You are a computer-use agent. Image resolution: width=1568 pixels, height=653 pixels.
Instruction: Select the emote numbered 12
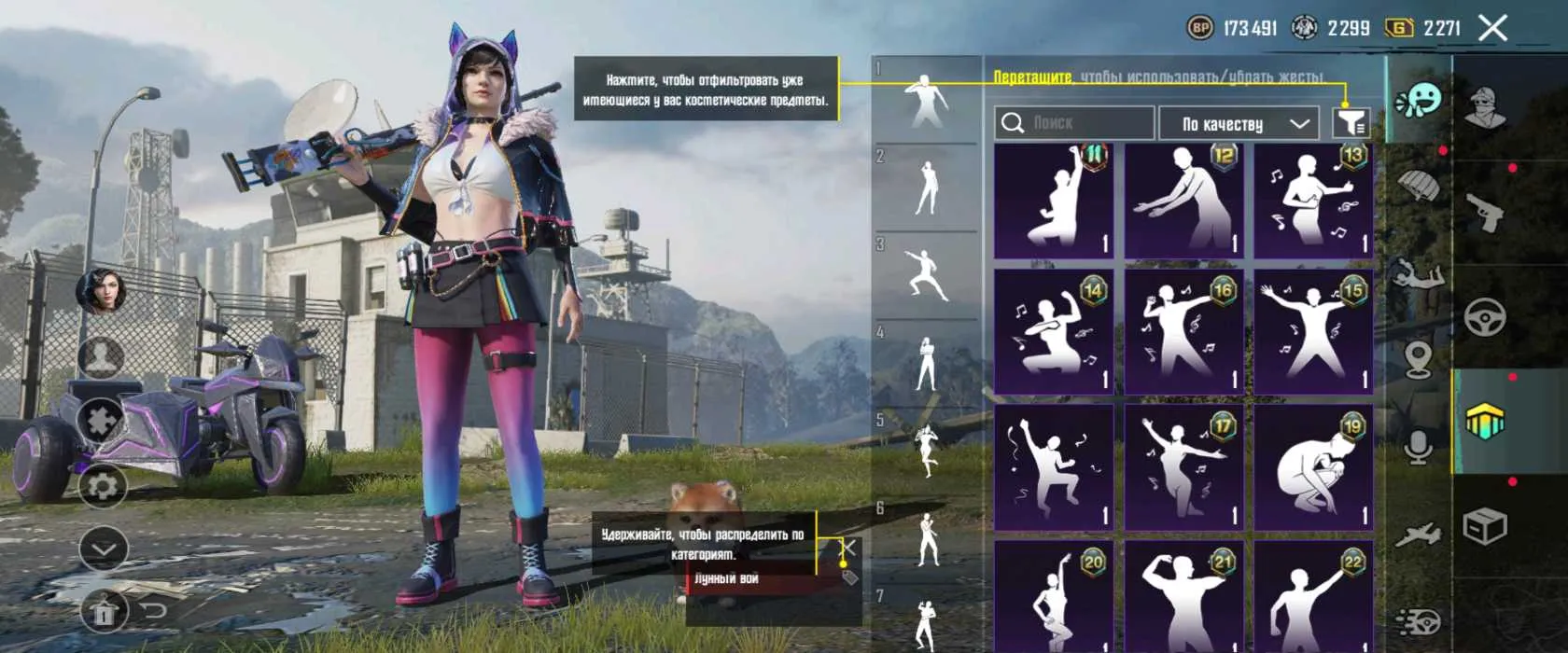tap(1183, 201)
